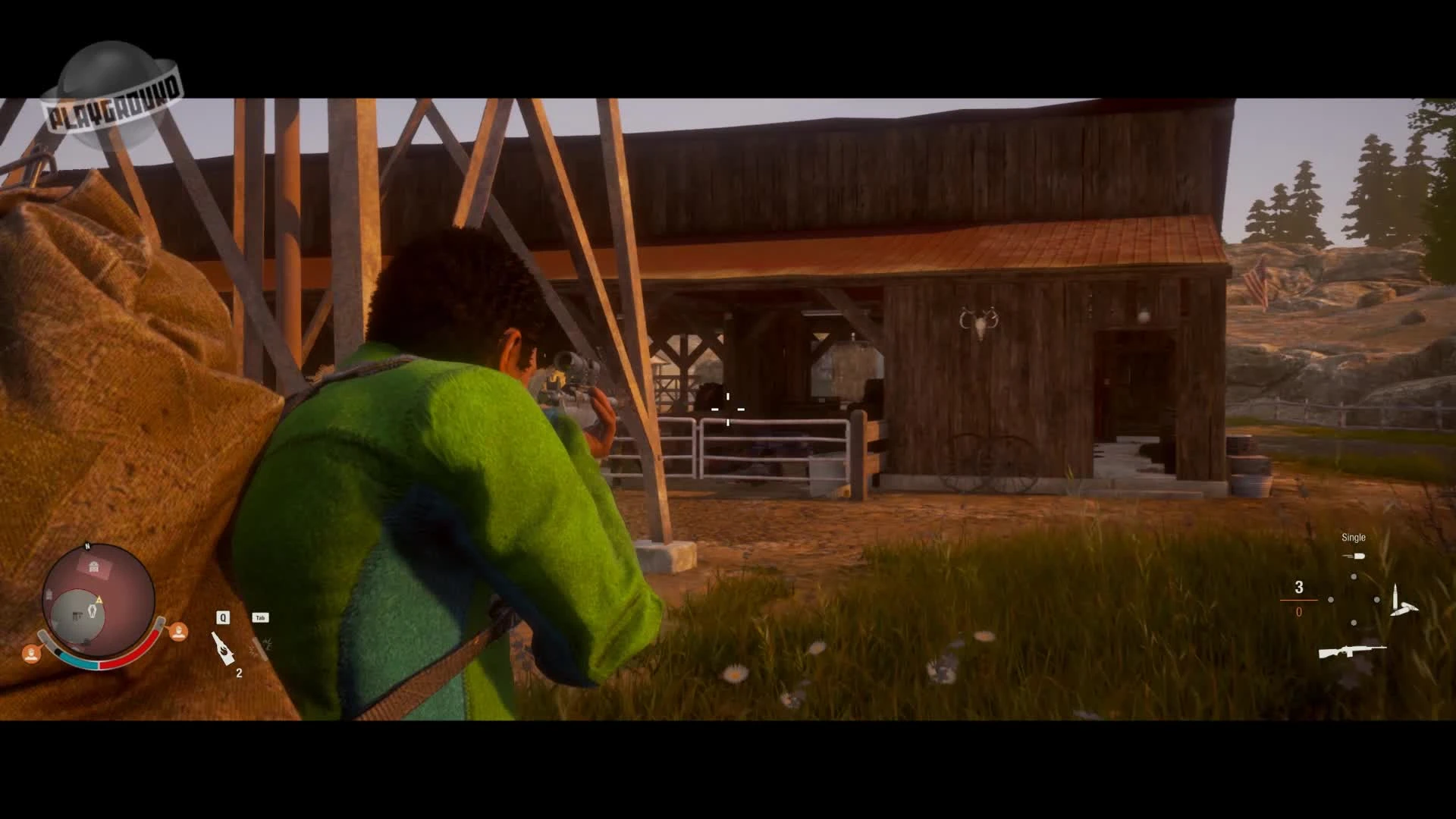
Task: Toggle the Single fire mode label
Action: (x=1354, y=537)
